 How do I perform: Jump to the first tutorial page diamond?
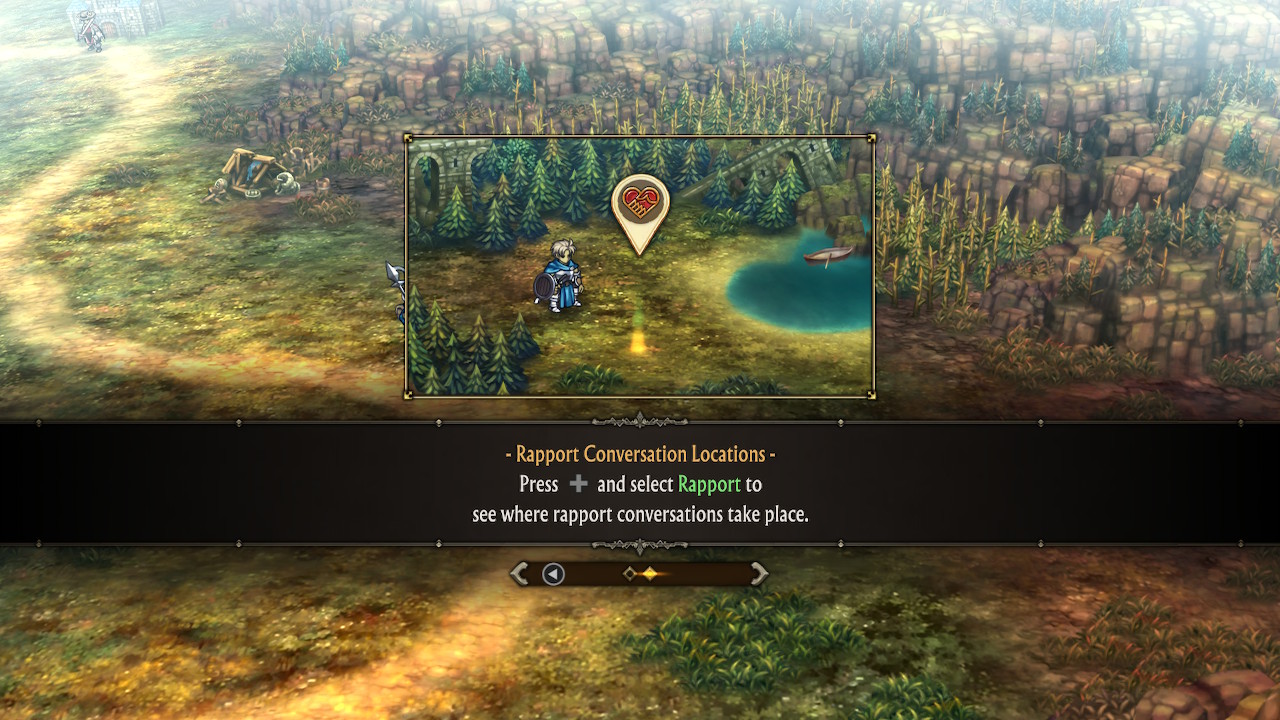[x=629, y=573]
